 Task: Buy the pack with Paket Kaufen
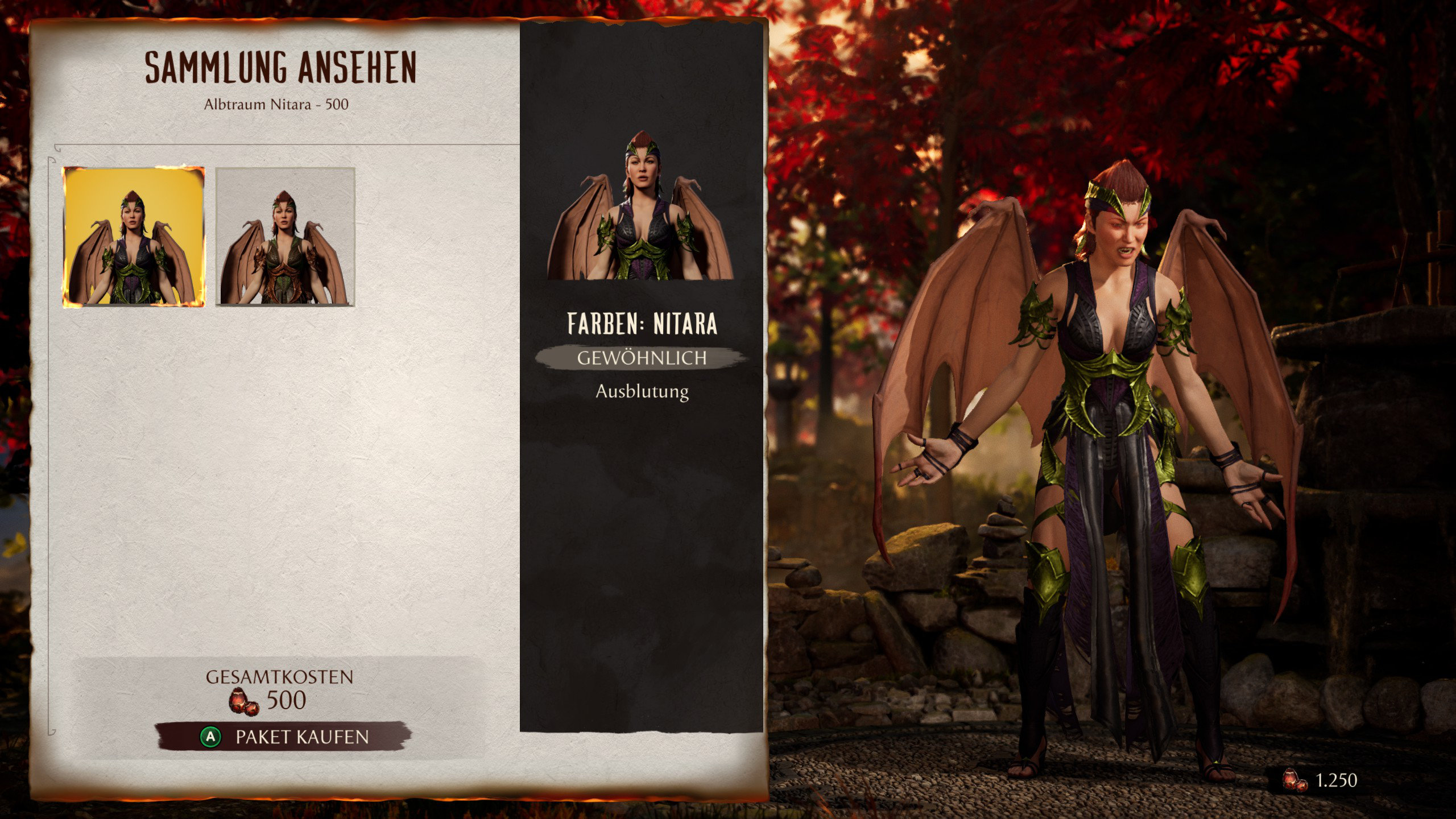283,737
